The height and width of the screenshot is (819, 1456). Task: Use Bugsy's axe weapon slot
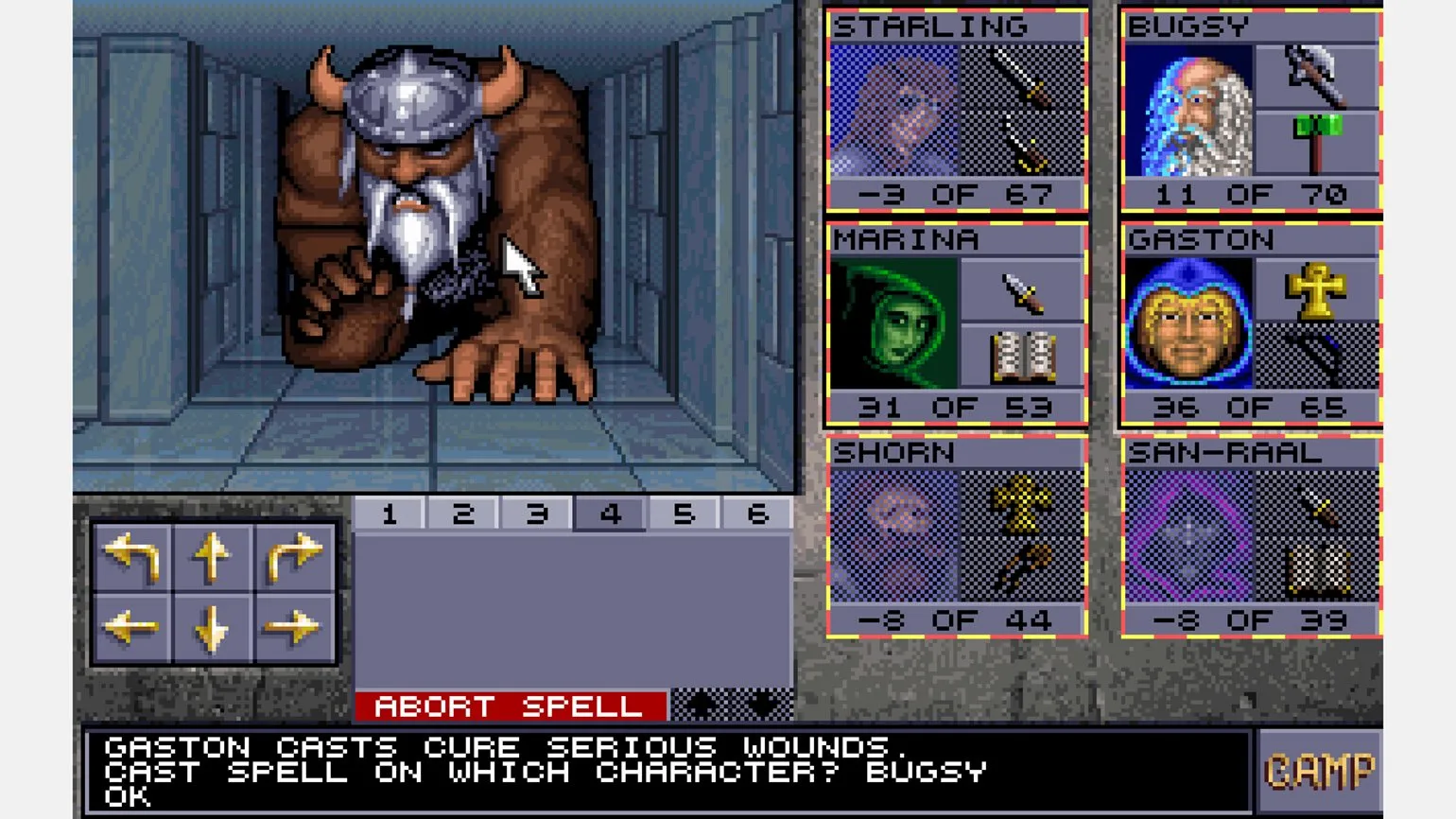tap(1315, 74)
